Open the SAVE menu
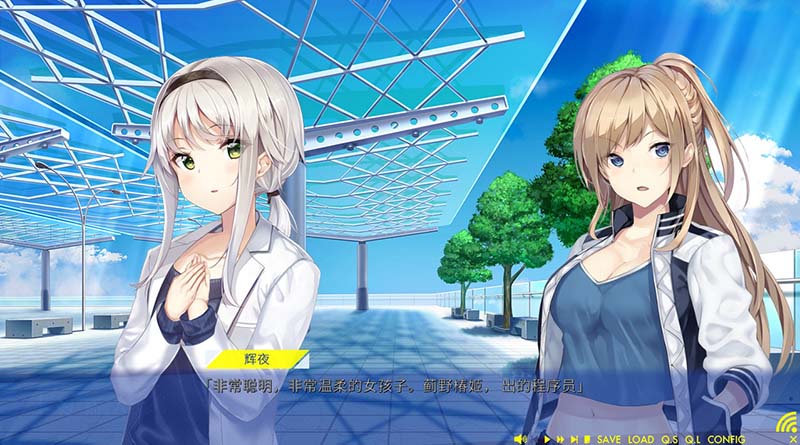The height and width of the screenshot is (445, 800). point(609,439)
